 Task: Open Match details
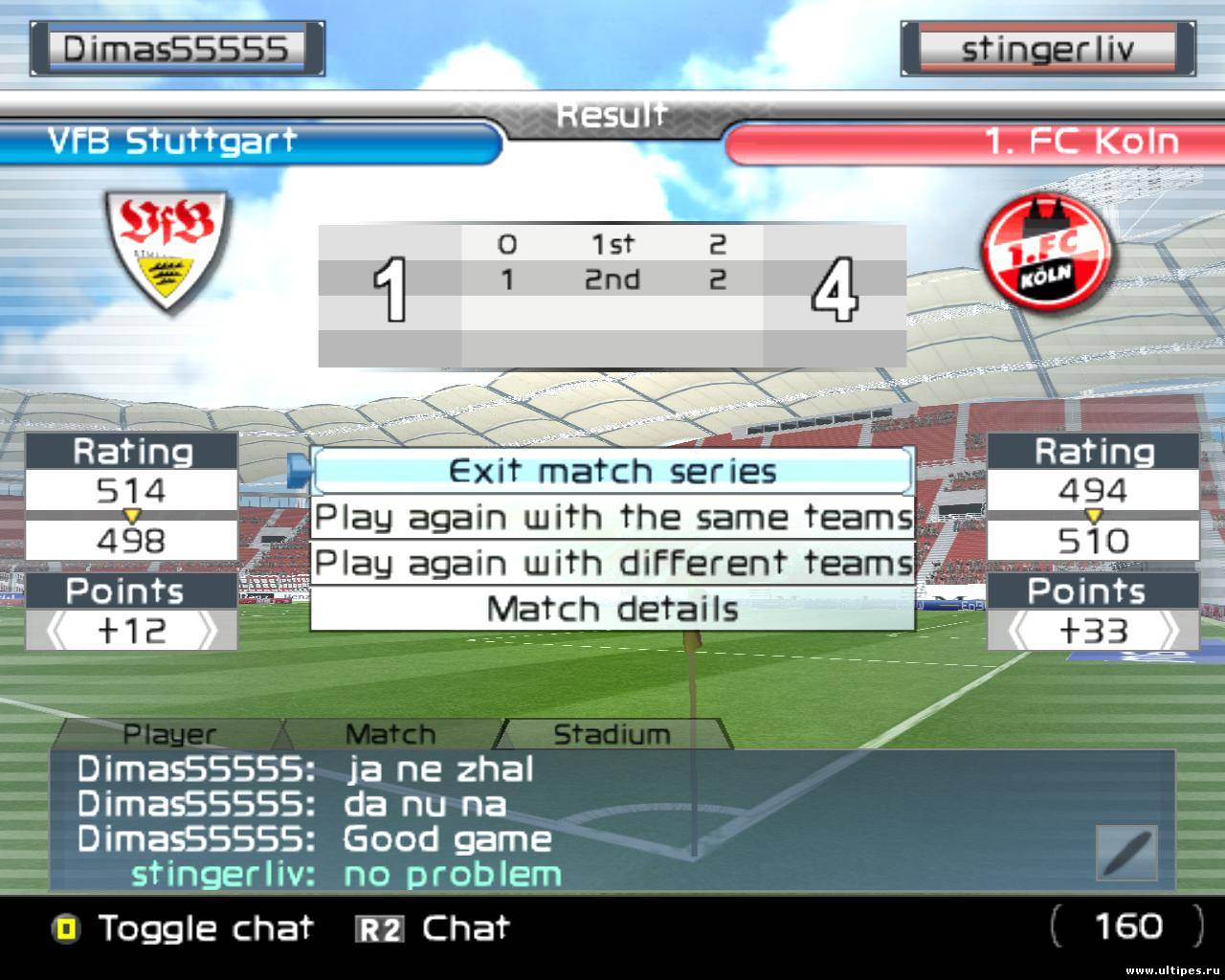[x=612, y=609]
